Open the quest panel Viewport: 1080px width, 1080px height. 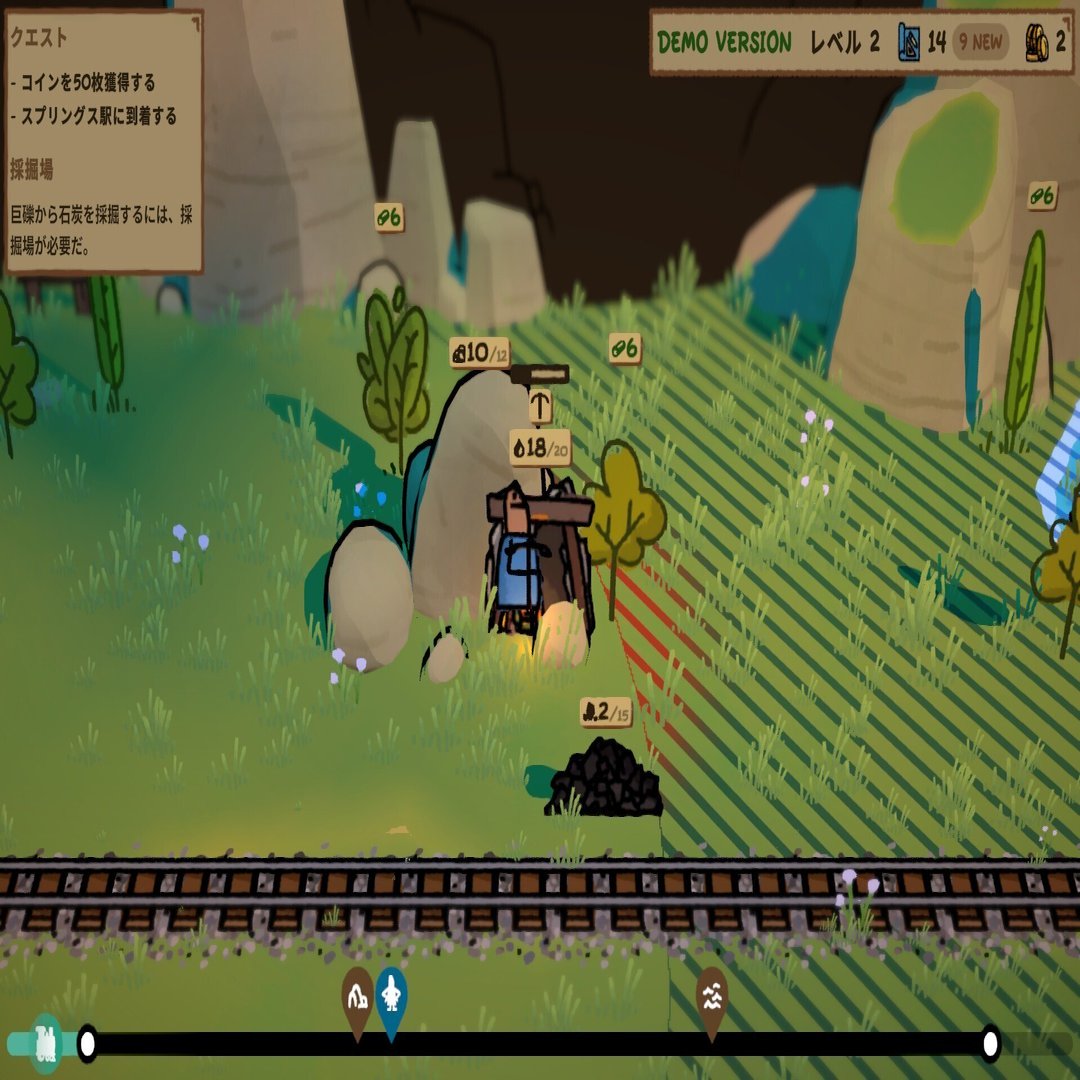pos(104,141)
